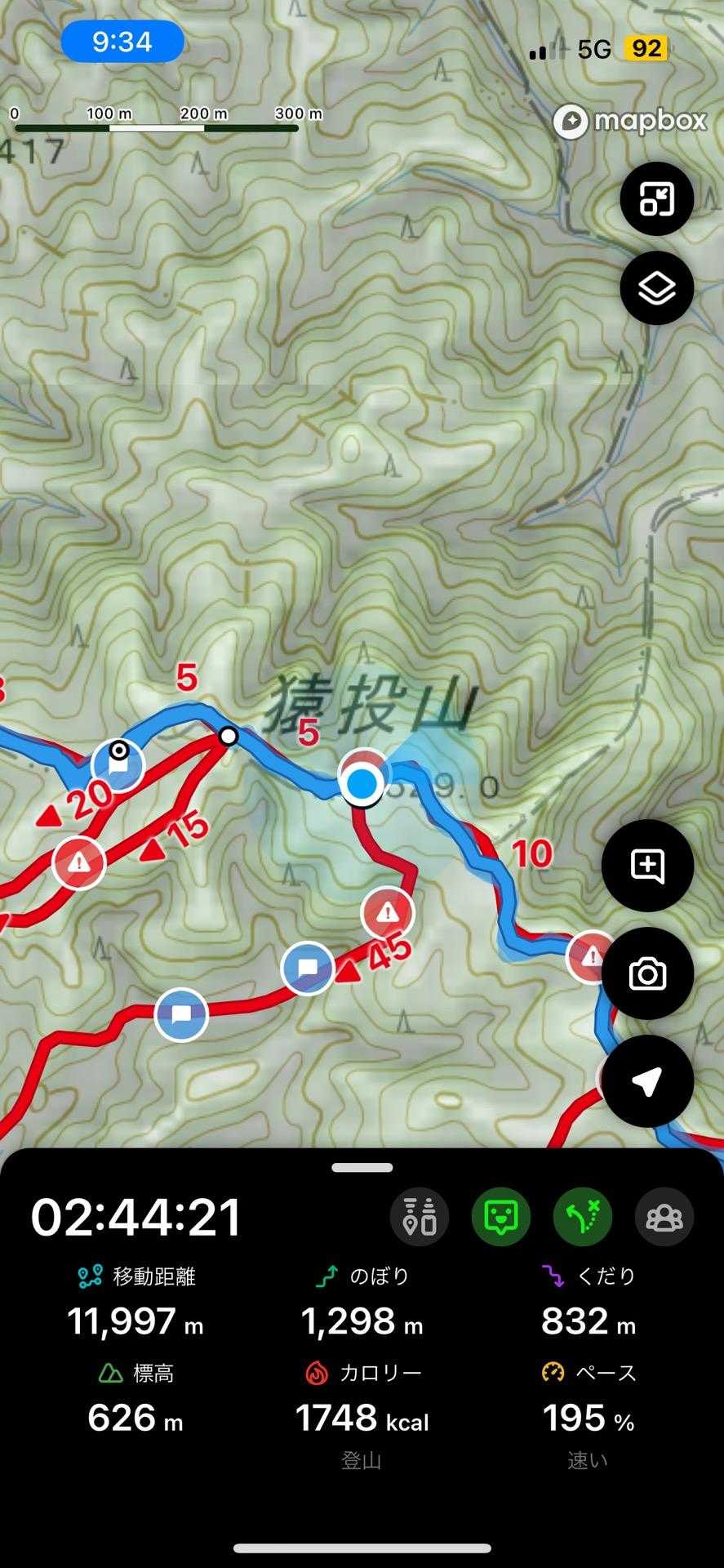Image resolution: width=724 pixels, height=1568 pixels.
Task: Open the map layers selector
Action: coord(656,288)
